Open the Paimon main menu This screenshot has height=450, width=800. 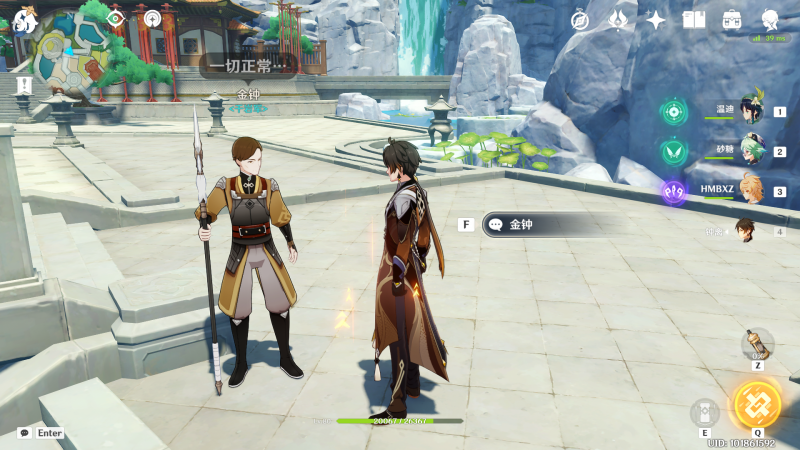coord(24,19)
